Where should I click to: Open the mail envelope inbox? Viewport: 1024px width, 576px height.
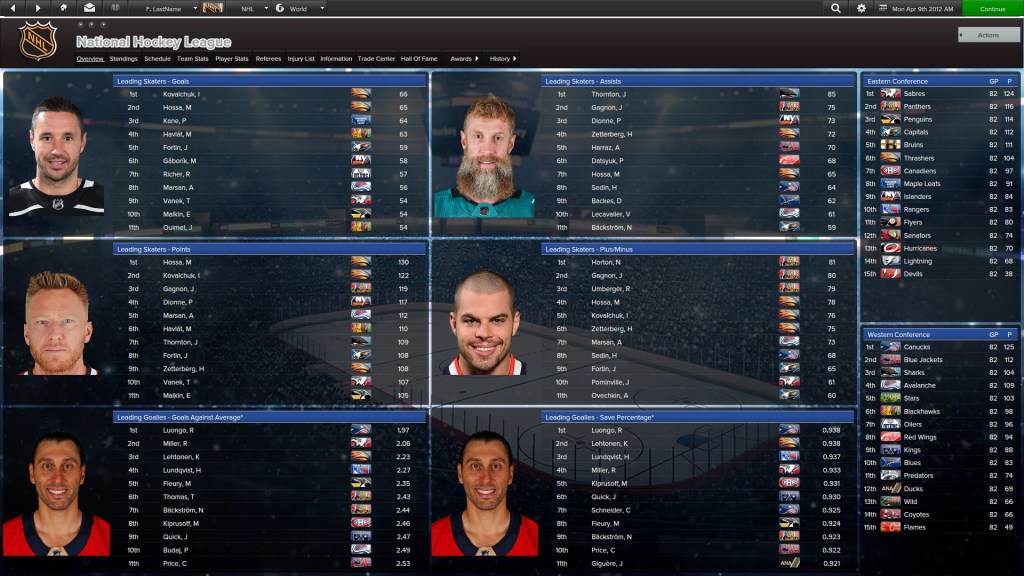pyautogui.click(x=89, y=8)
